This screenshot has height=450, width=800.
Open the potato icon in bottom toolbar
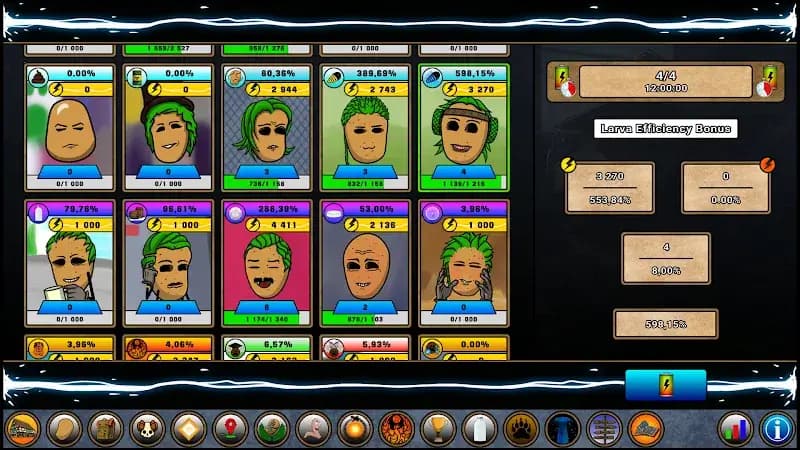click(x=64, y=428)
